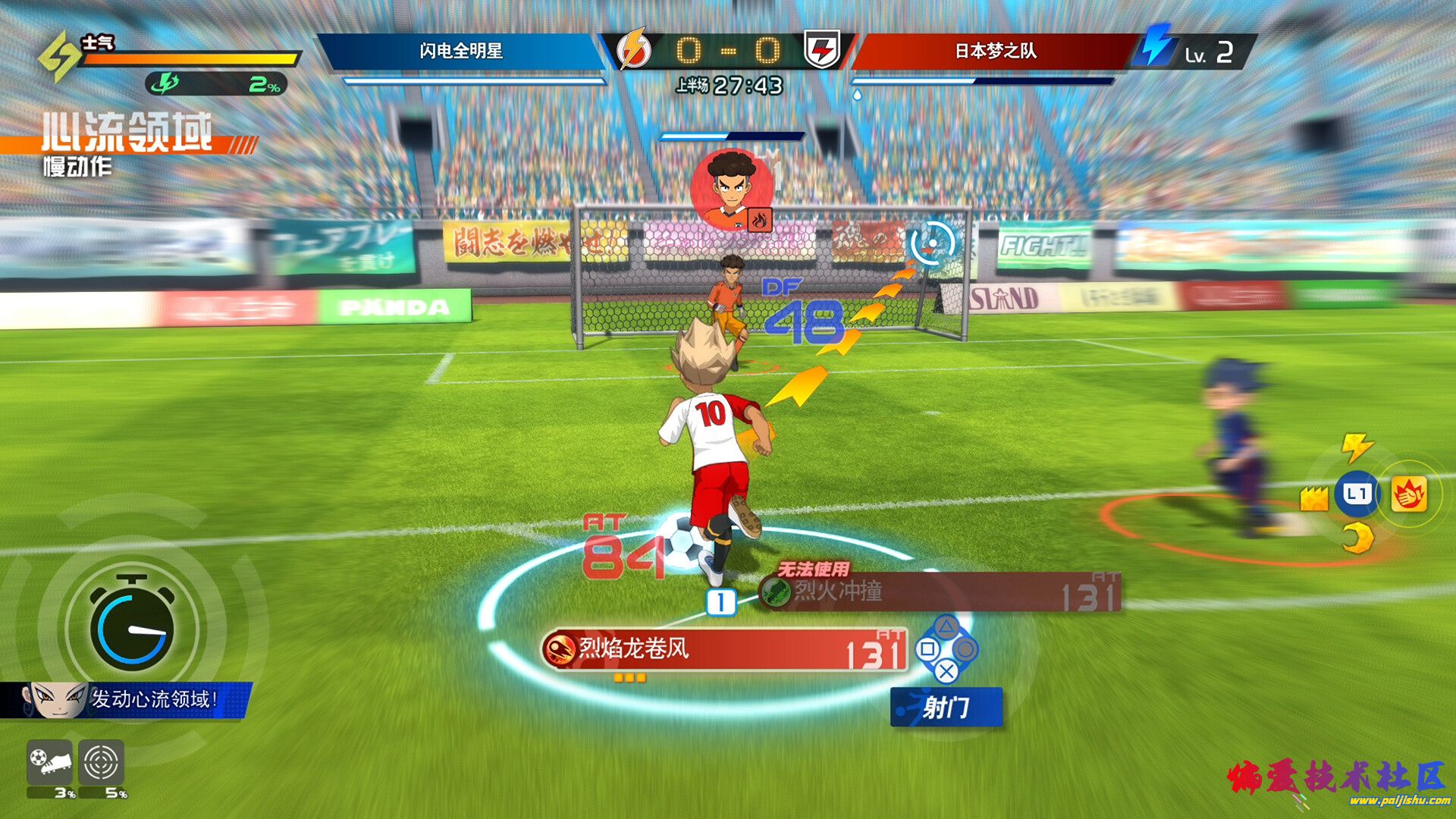
Task: Aim at the circular shot target reticle
Action: click(931, 243)
